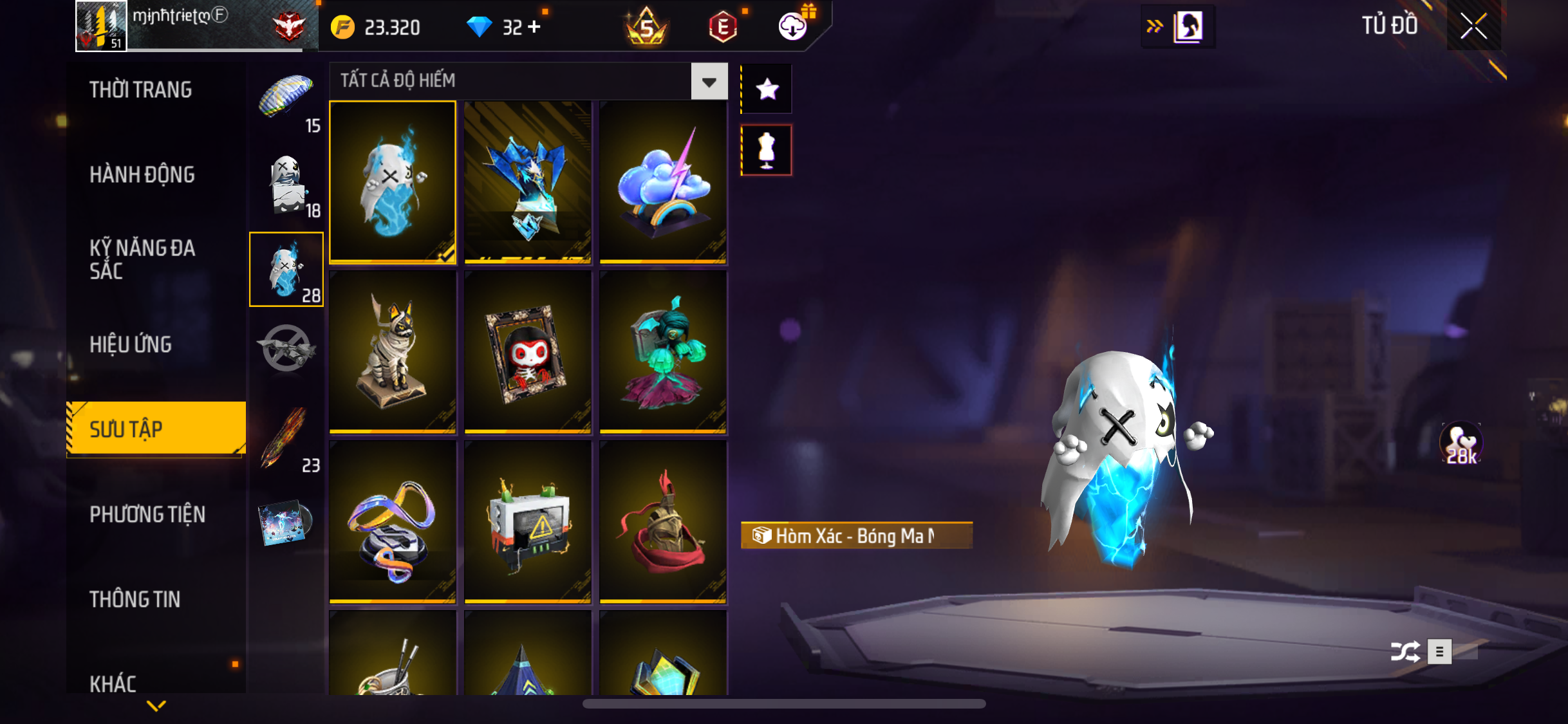The image size is (1568, 724).
Task: Open the cloud download gift icon
Action: [x=794, y=26]
